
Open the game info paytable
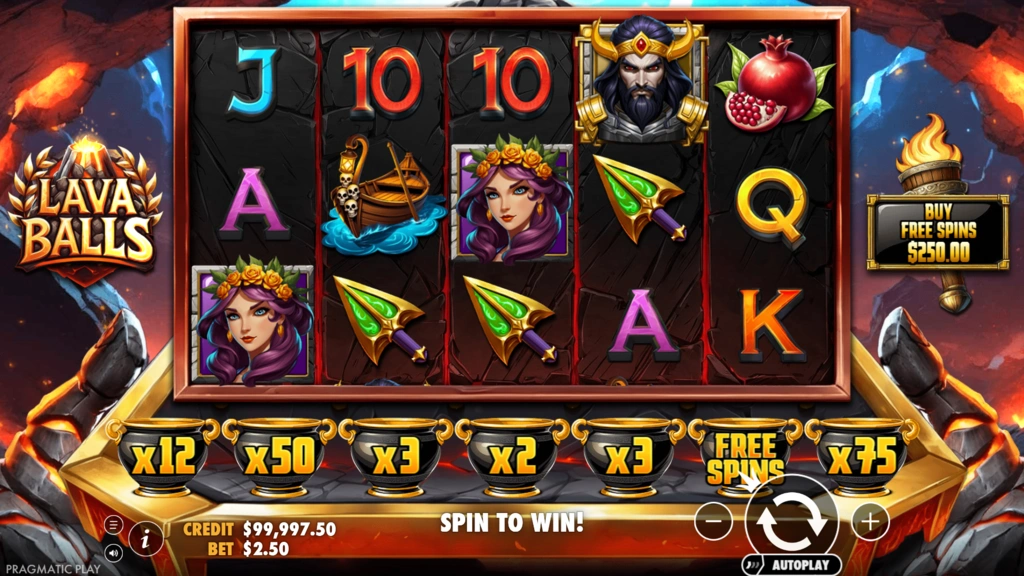(x=146, y=537)
